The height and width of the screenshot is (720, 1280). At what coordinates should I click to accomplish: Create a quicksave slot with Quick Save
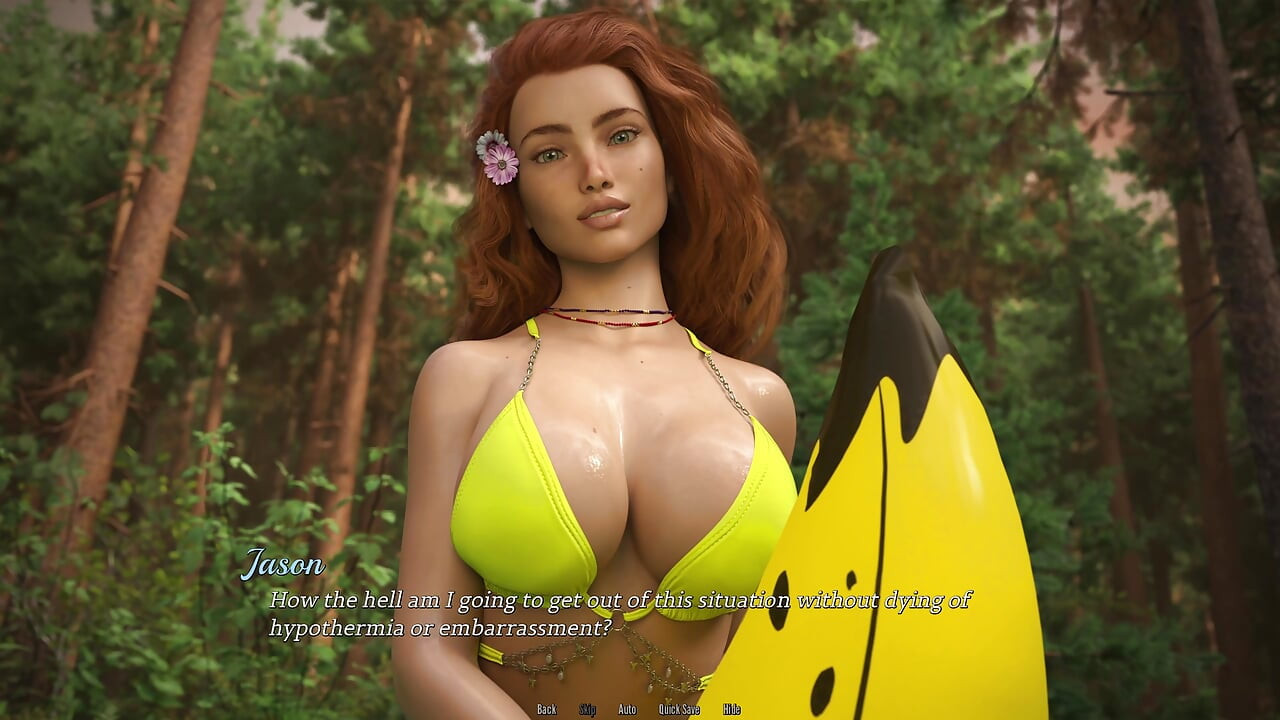pyautogui.click(x=679, y=709)
